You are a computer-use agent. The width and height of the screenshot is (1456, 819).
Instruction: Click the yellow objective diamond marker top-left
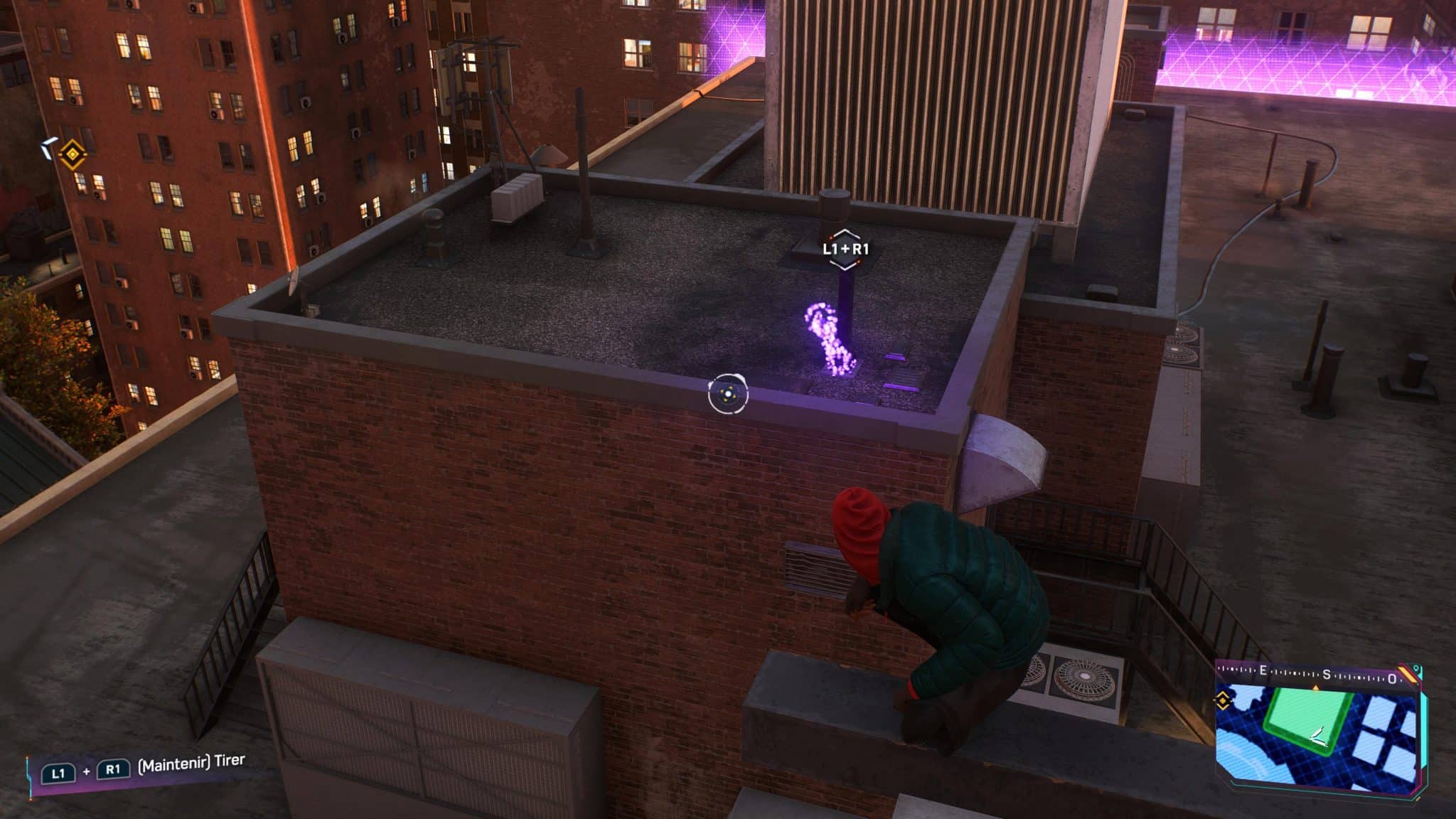click(x=73, y=154)
